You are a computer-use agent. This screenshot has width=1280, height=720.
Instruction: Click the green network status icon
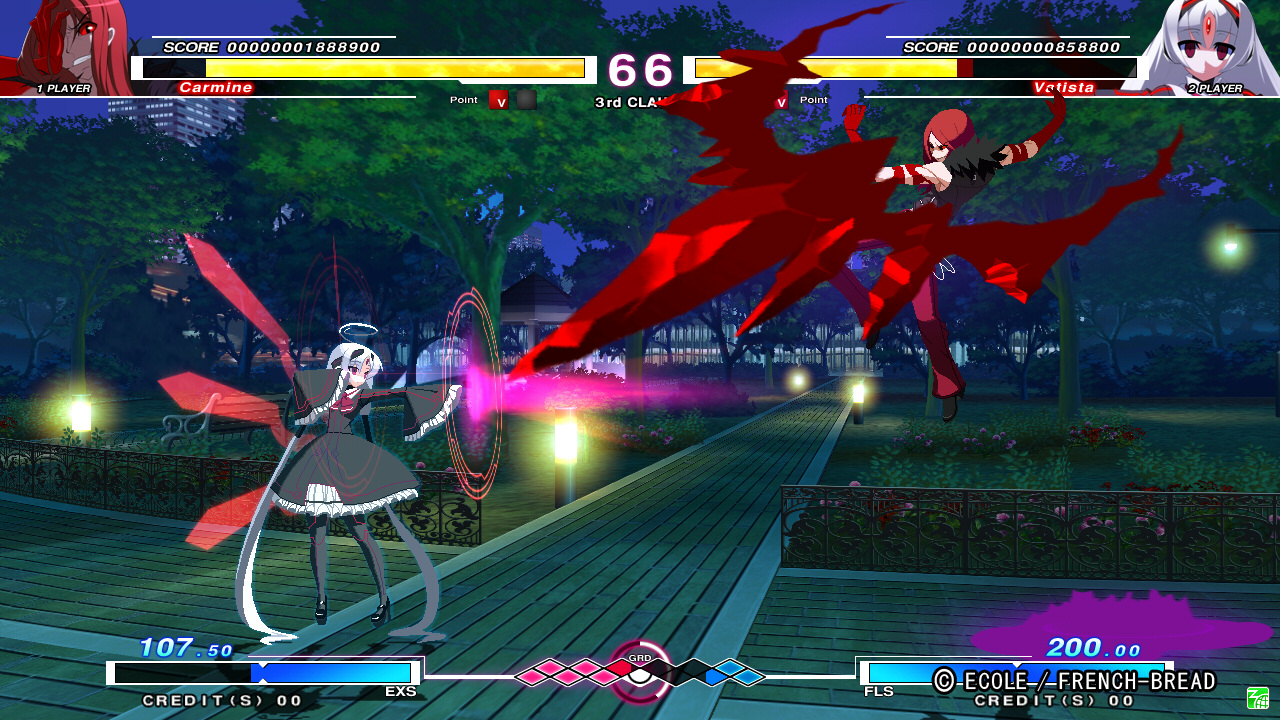(x=1257, y=697)
